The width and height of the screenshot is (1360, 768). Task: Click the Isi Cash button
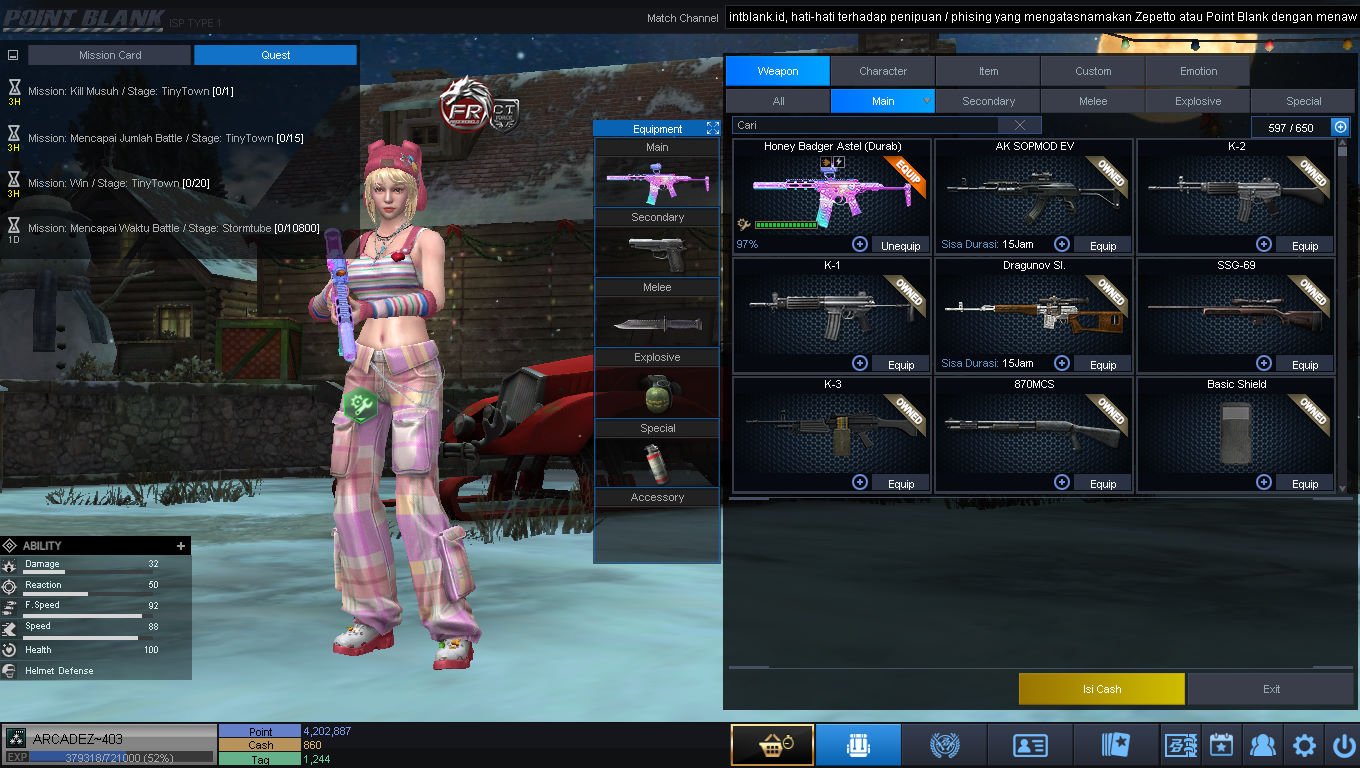coord(1101,689)
